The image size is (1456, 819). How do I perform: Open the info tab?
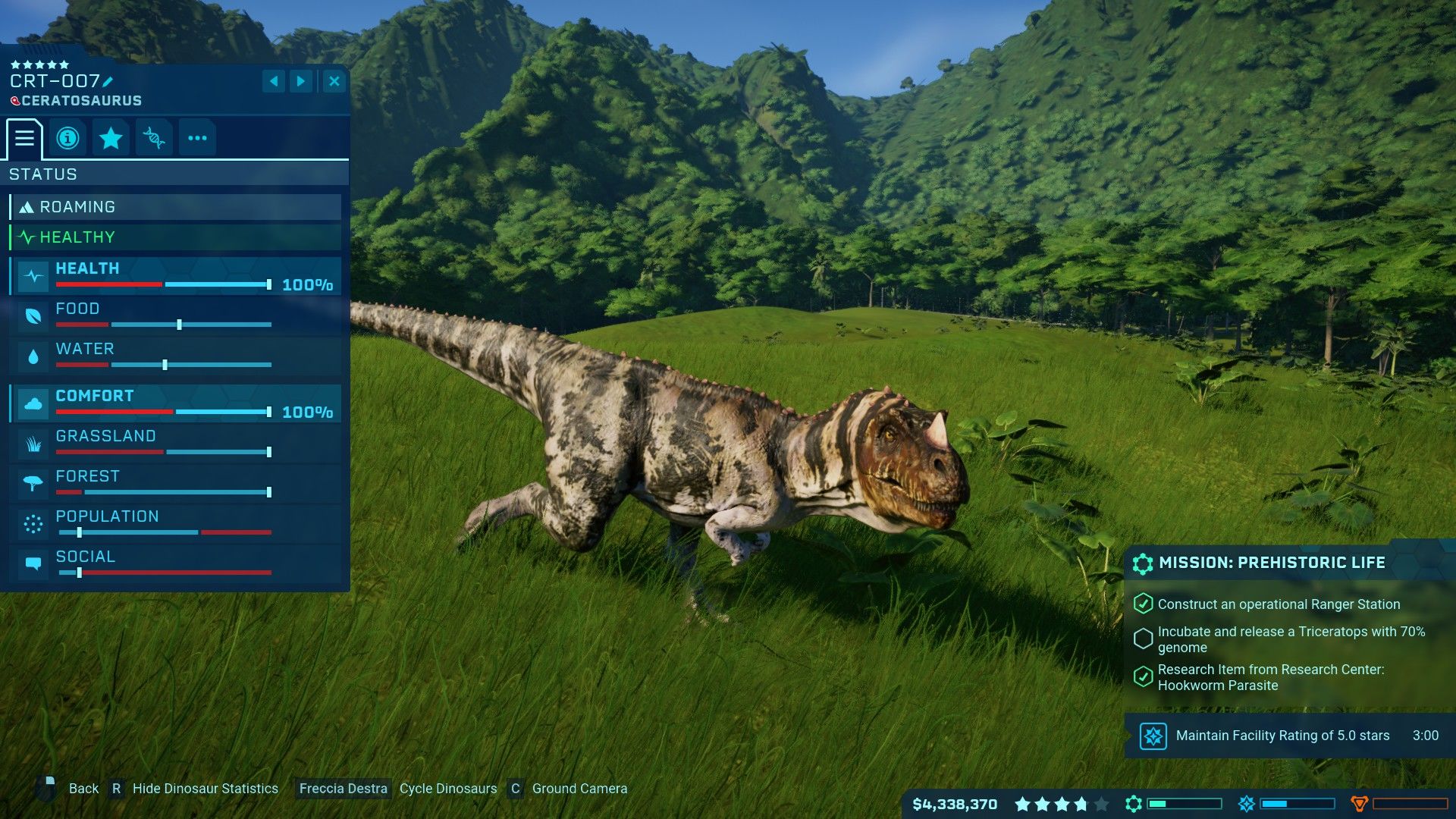[67, 138]
